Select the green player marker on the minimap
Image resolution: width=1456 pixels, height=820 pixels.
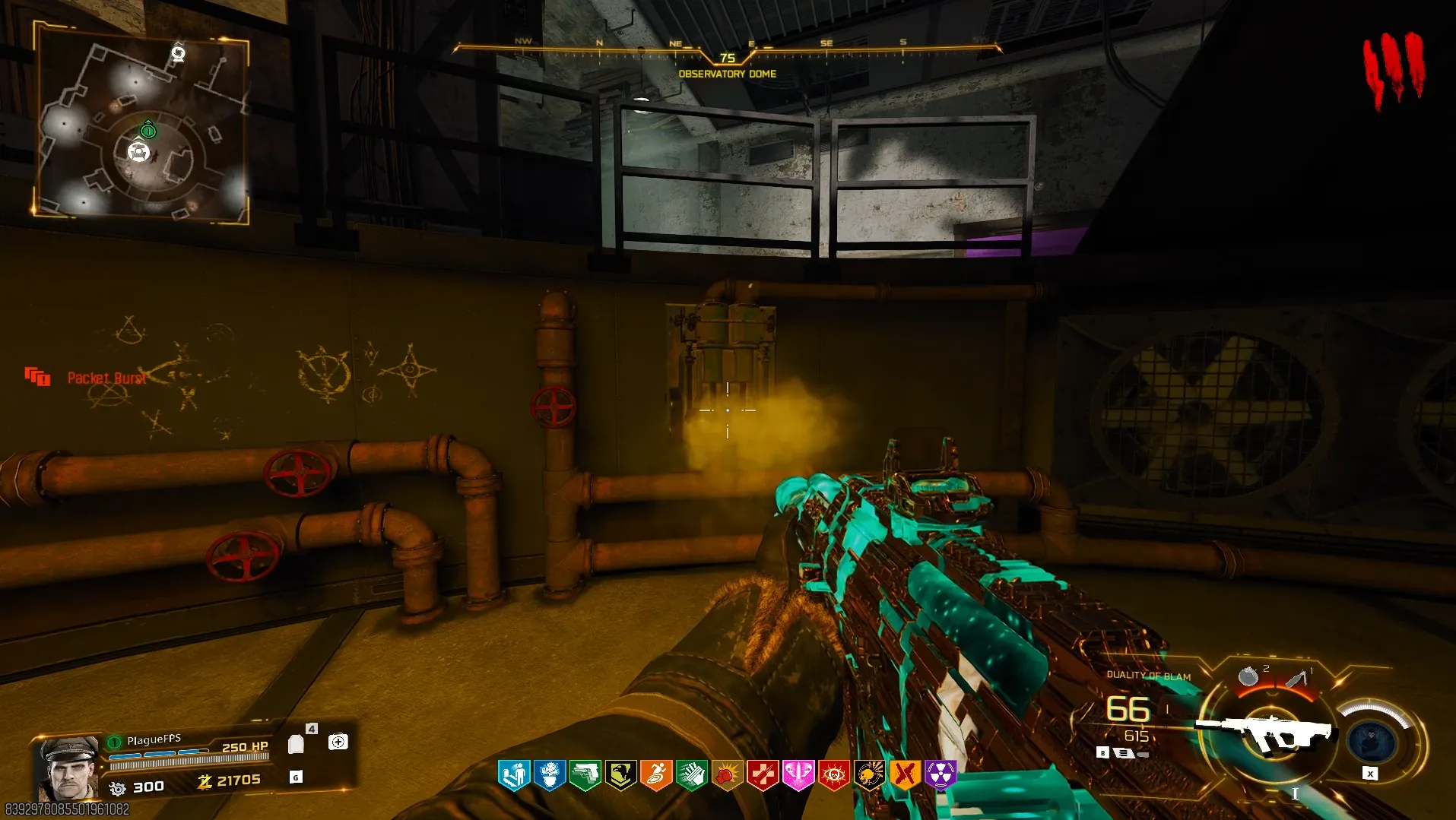[148, 130]
